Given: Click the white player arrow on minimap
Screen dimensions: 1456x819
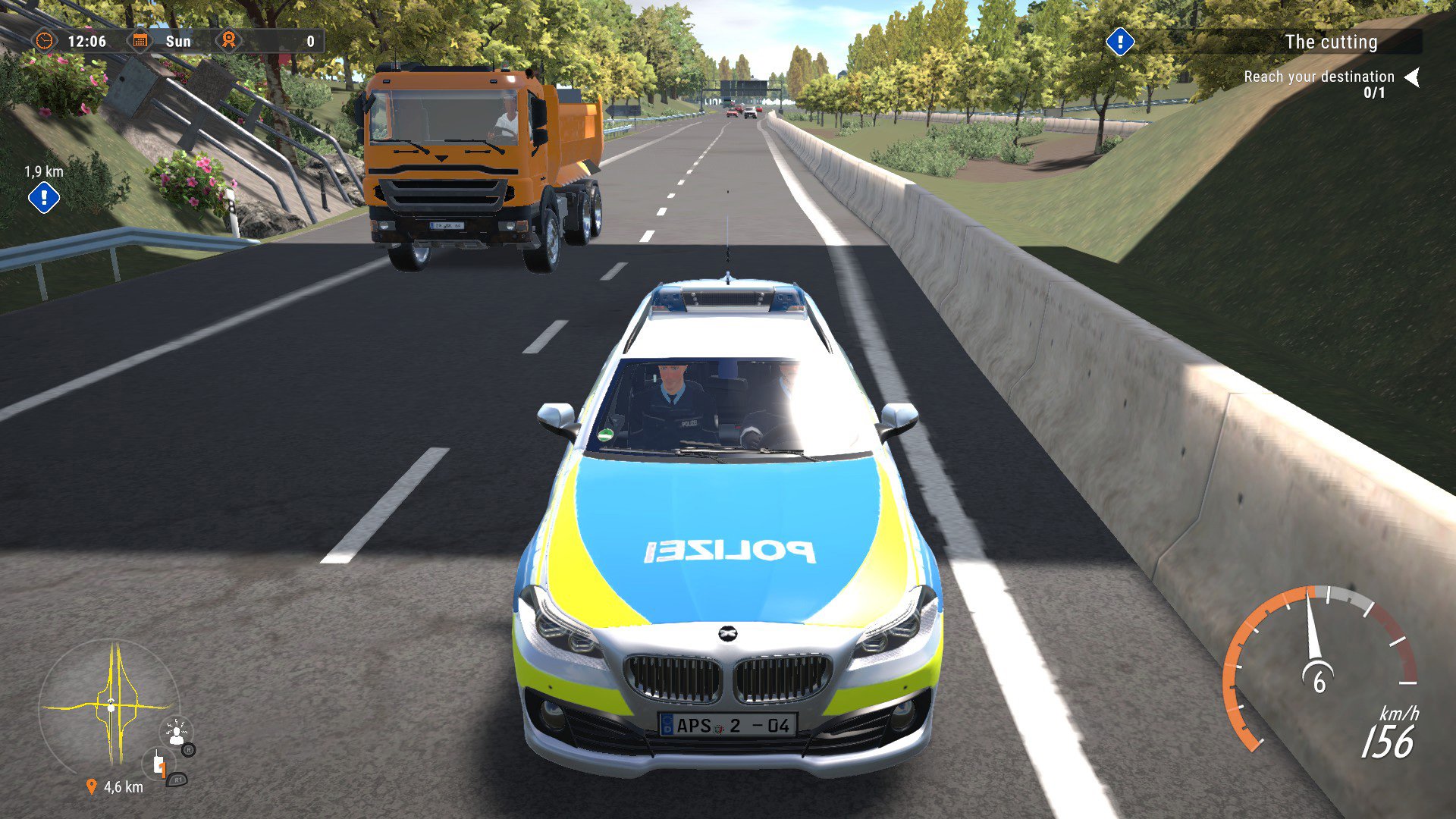Looking at the screenshot, I should pyautogui.click(x=111, y=705).
